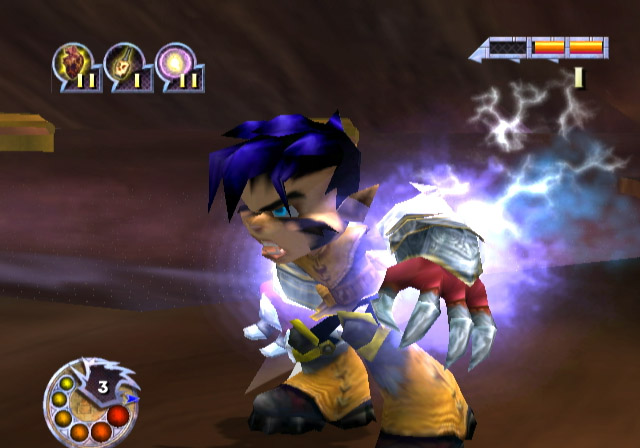Image resolution: width=640 pixels, height=448 pixels.
Task: Choose the skull charm item icon
Action: point(124,65)
